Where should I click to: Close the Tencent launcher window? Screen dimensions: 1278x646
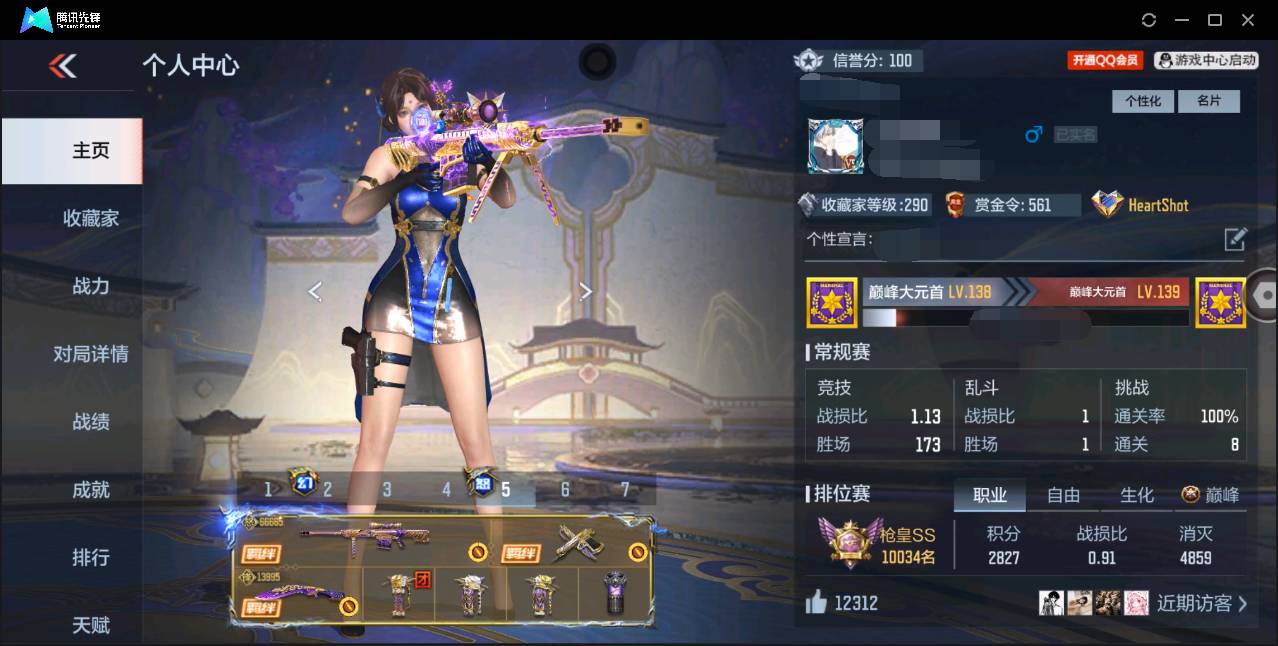point(1248,20)
